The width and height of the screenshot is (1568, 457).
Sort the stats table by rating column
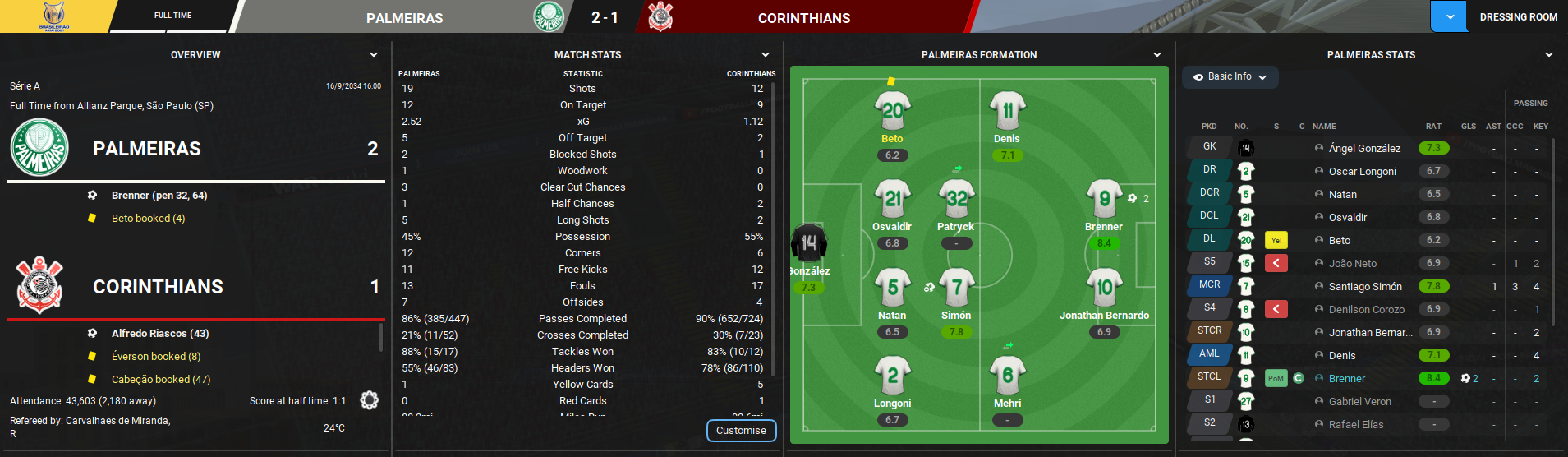click(x=1433, y=127)
